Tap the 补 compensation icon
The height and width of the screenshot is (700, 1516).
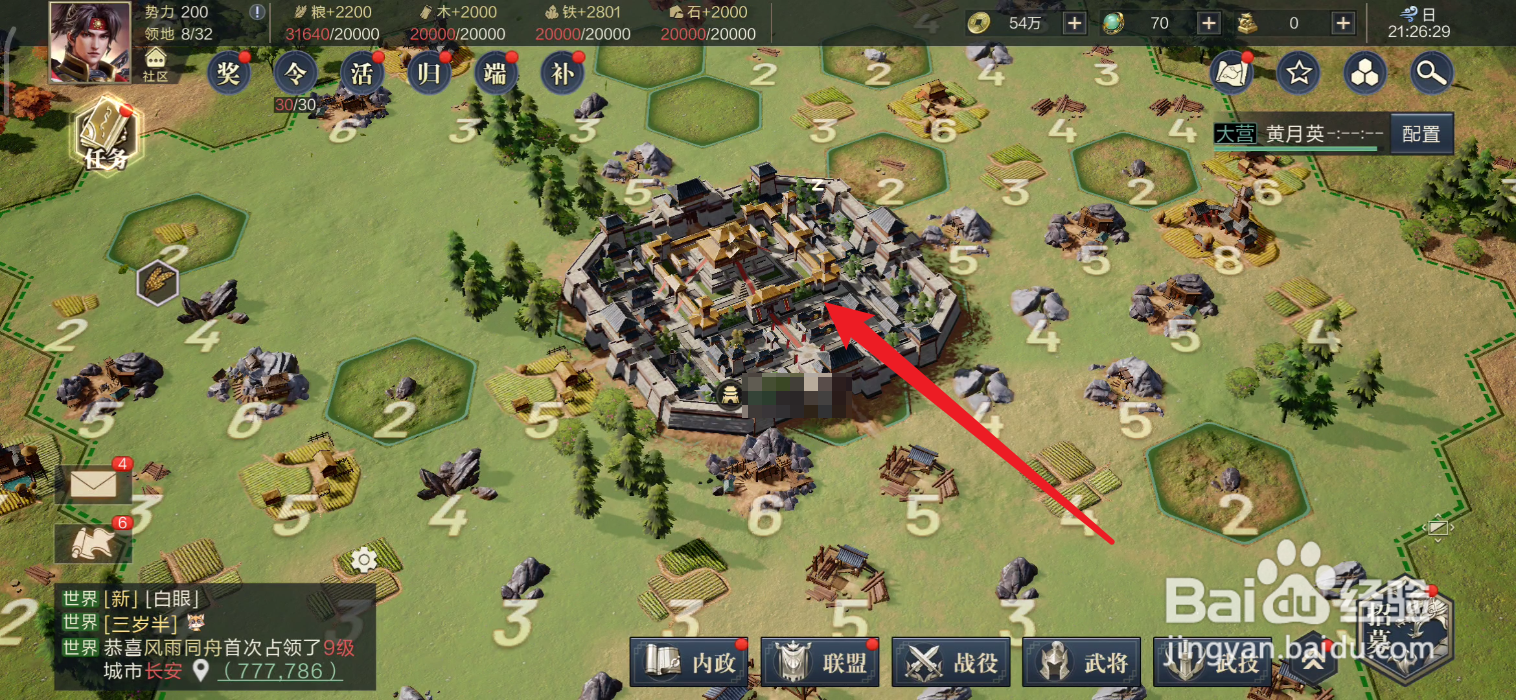point(562,73)
